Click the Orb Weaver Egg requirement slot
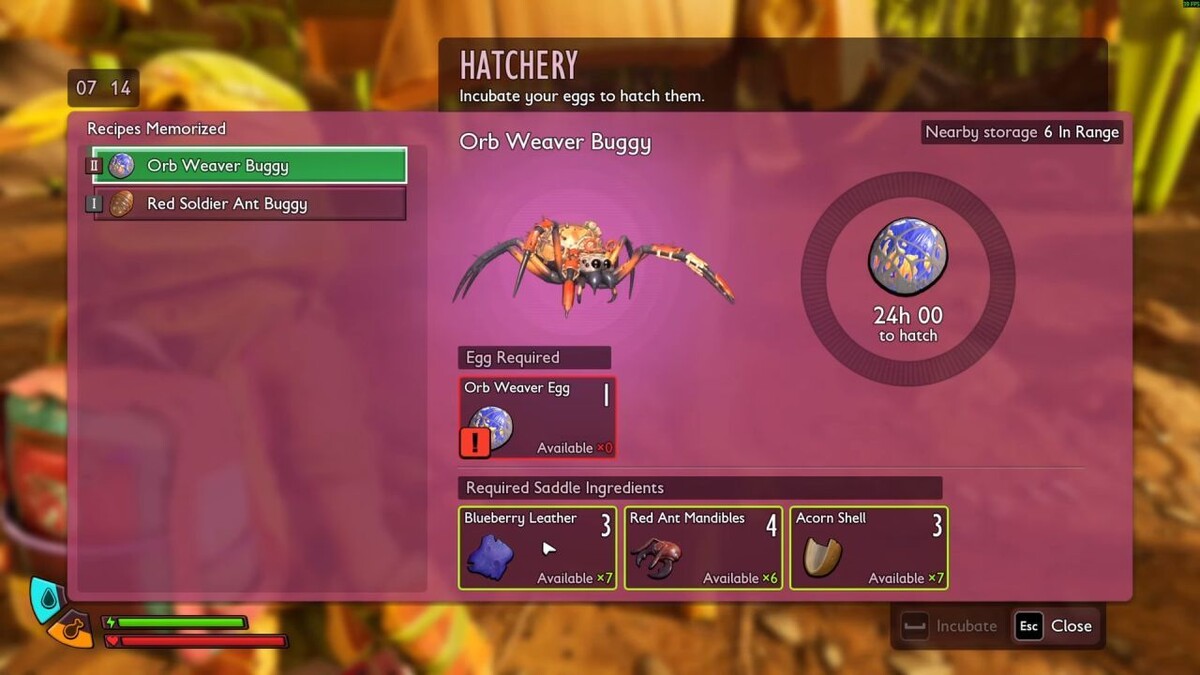1200x675 pixels. point(537,417)
